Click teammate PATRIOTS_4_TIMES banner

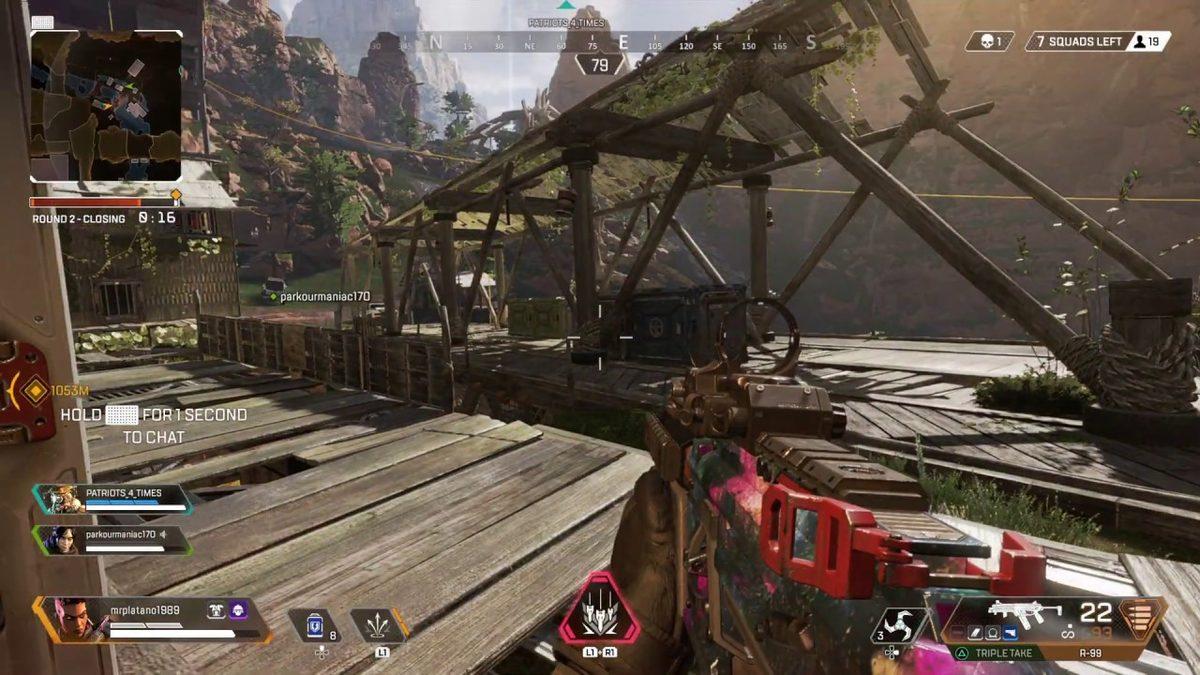(x=112, y=499)
